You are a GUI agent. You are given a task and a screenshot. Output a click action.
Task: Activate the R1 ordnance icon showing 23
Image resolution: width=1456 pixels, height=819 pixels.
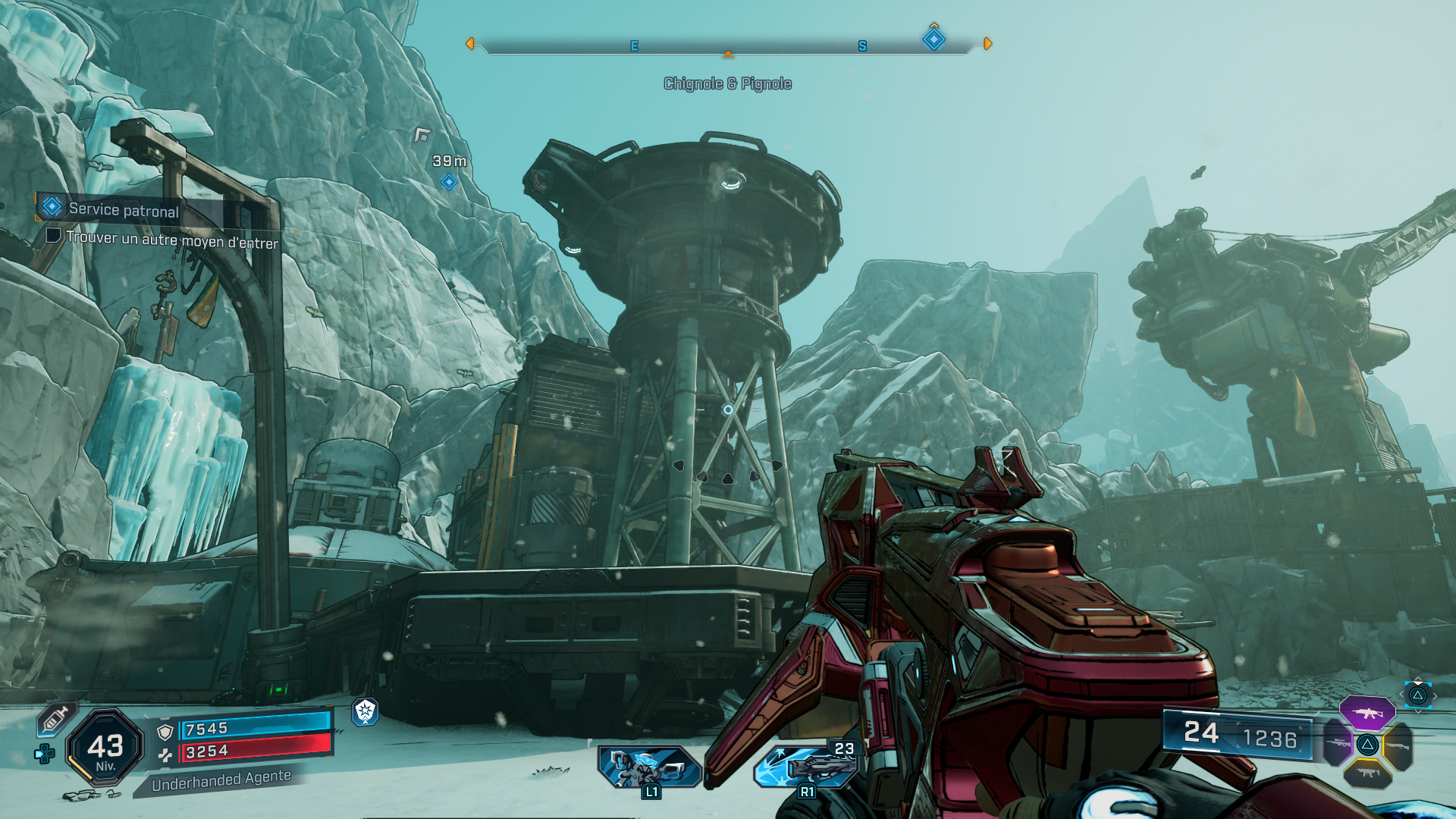[807, 766]
